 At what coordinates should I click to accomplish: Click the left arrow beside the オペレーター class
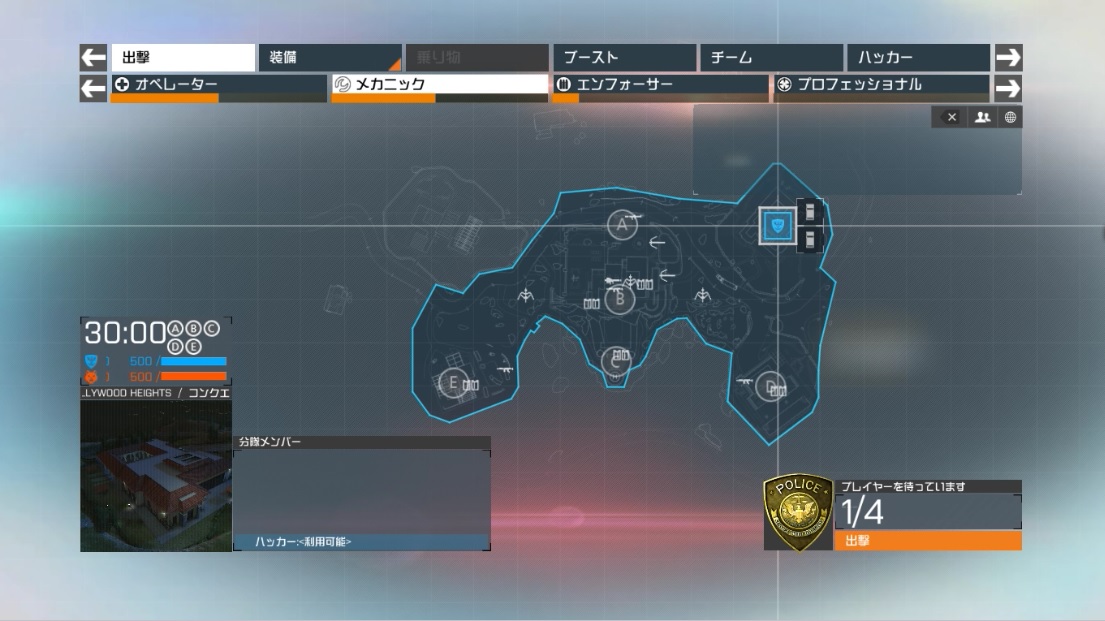93,88
